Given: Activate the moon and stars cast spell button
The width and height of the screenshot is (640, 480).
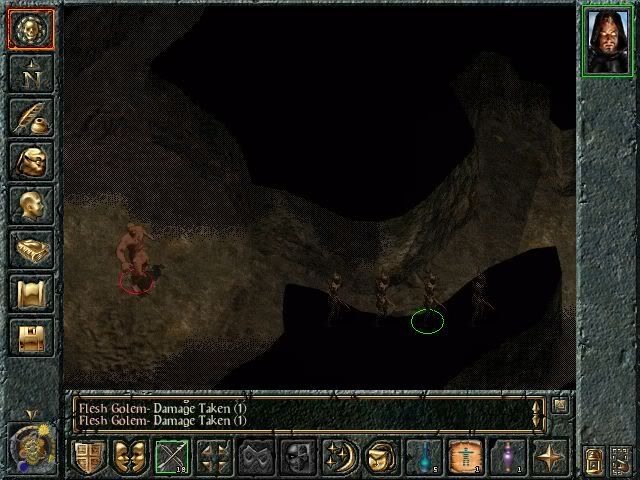Looking at the screenshot, I should click(x=339, y=457).
